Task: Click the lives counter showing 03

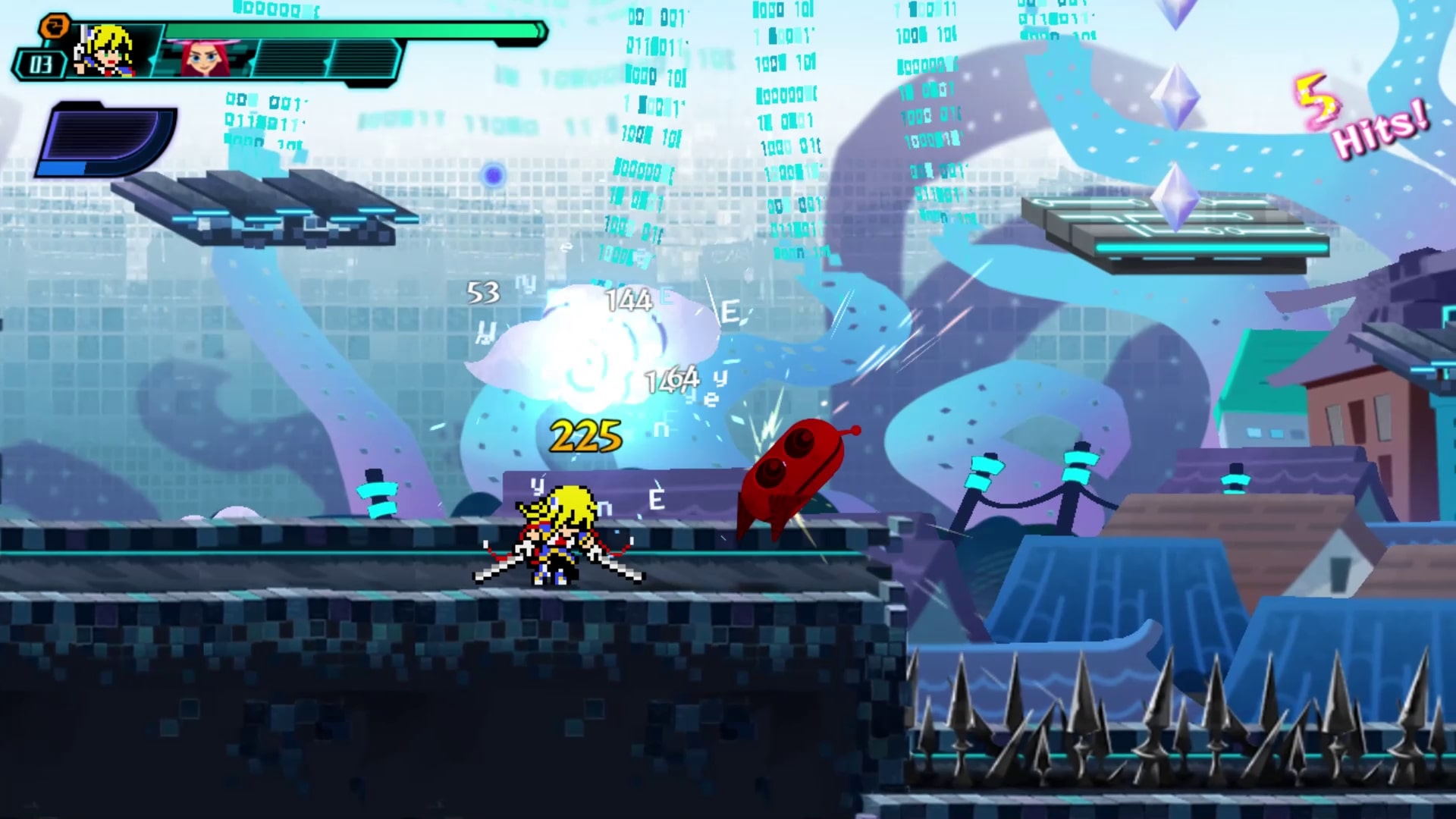Action: (x=42, y=64)
